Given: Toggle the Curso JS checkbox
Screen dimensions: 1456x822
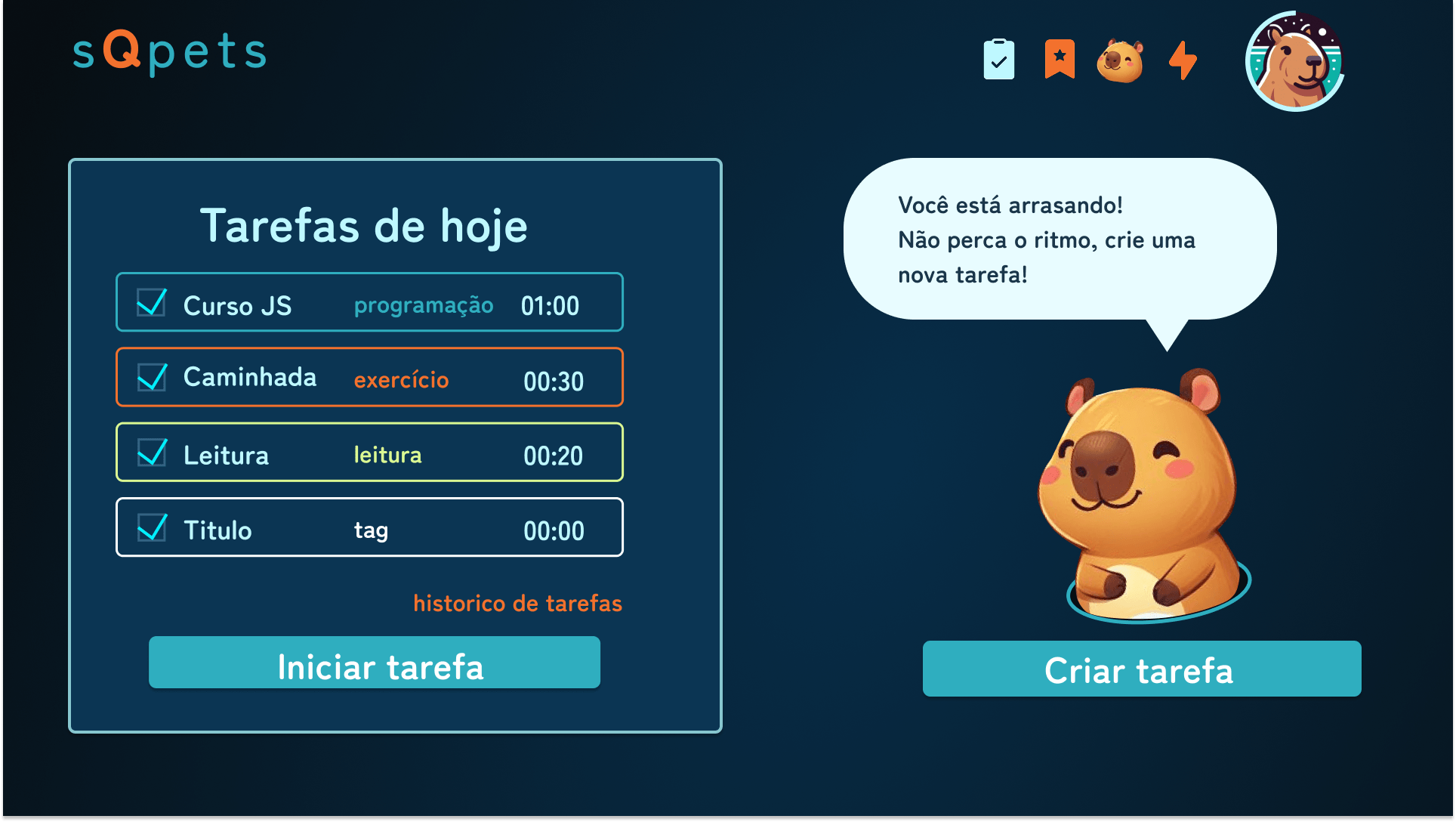Looking at the screenshot, I should tap(152, 303).
